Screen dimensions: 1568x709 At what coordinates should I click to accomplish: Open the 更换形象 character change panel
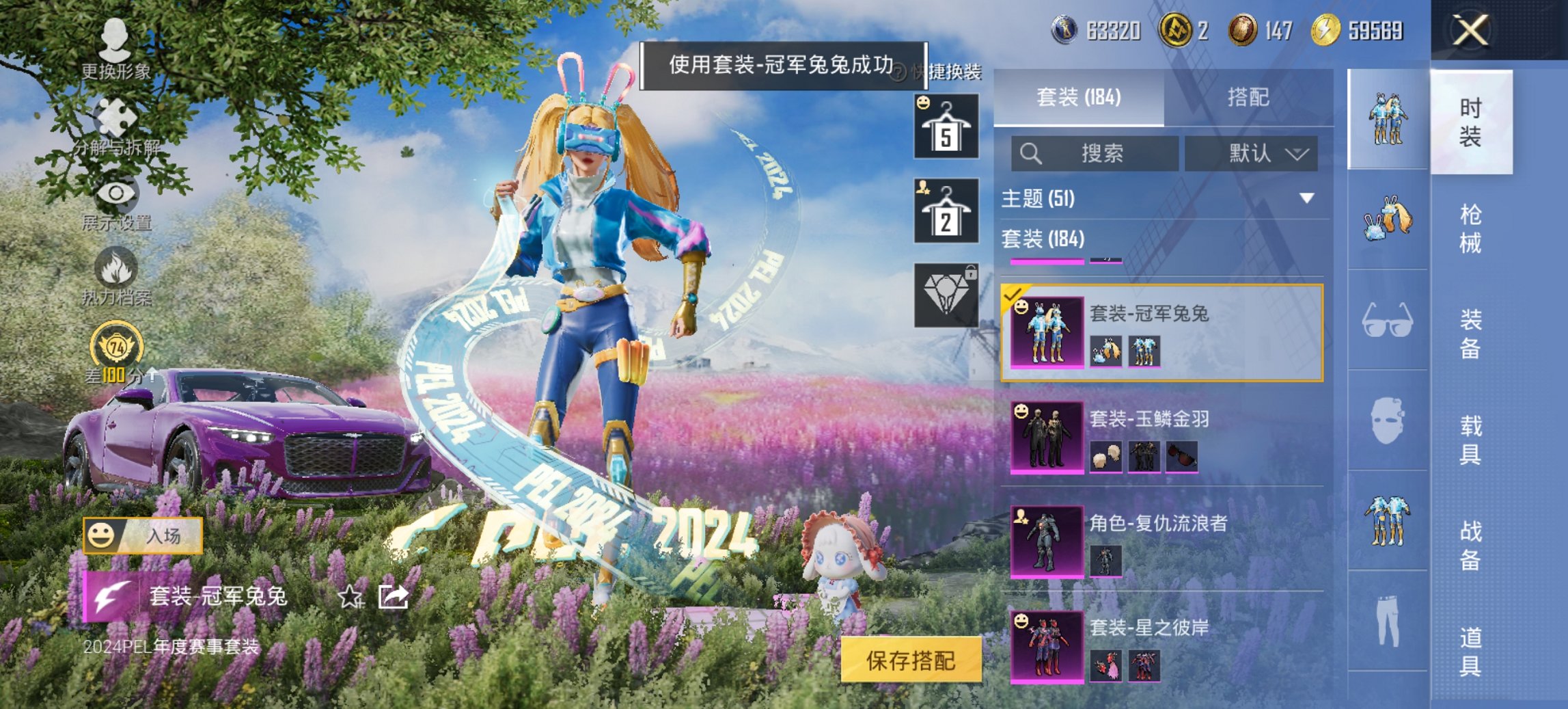pyautogui.click(x=116, y=42)
